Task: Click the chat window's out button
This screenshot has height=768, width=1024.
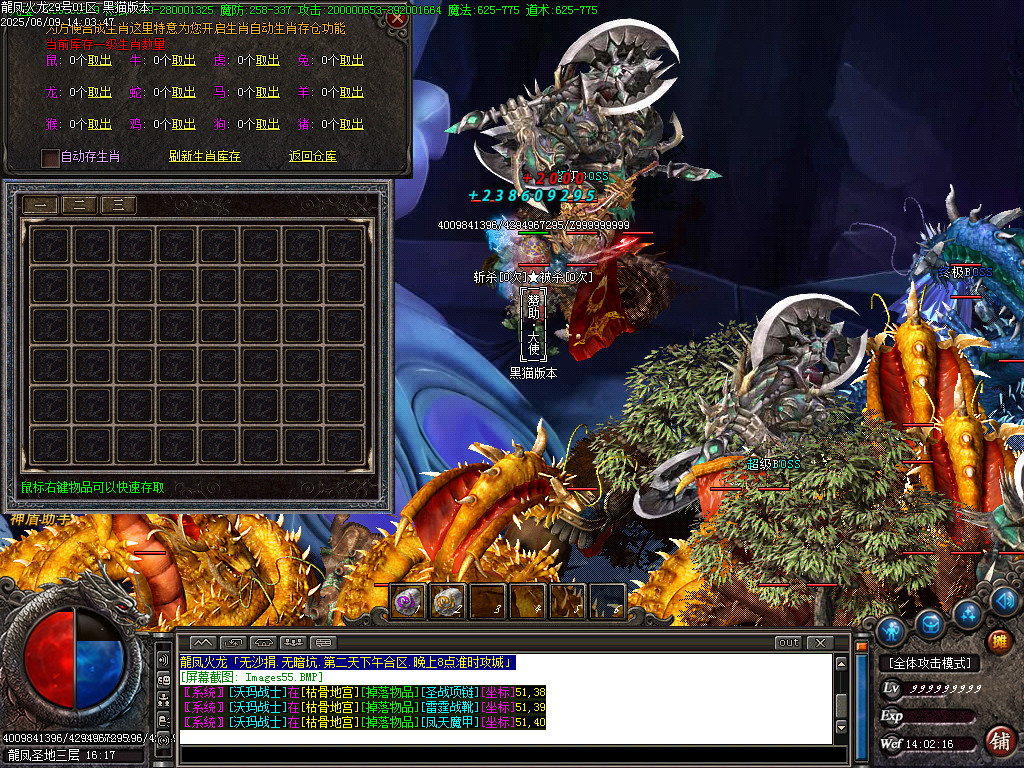Action: coord(789,642)
